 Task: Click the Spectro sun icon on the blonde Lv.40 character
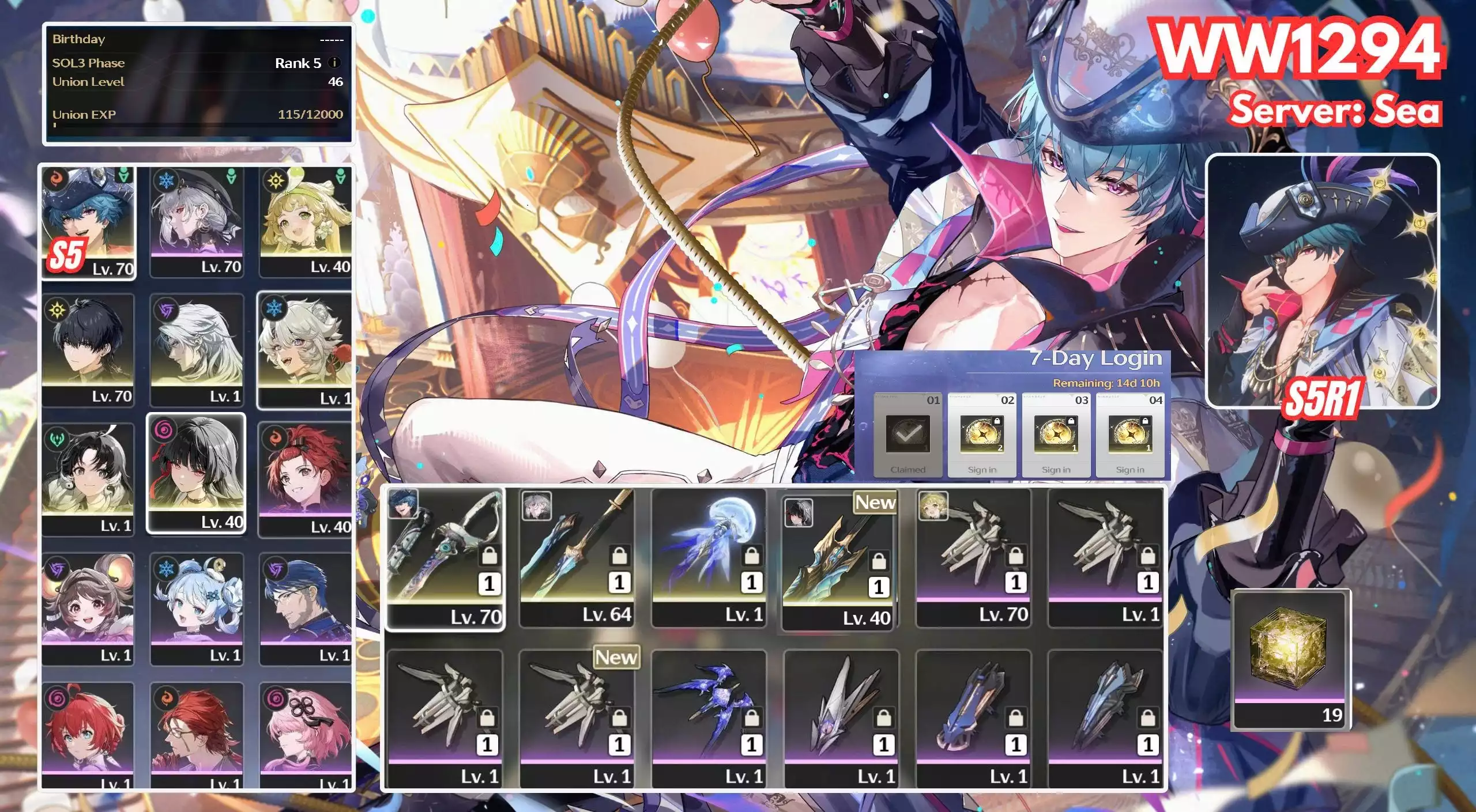276,180
